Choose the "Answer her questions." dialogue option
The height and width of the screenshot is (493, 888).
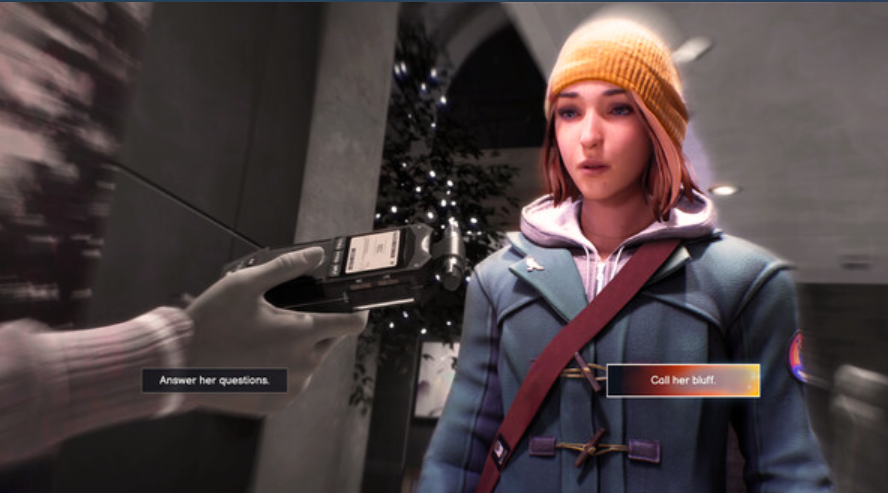point(214,380)
